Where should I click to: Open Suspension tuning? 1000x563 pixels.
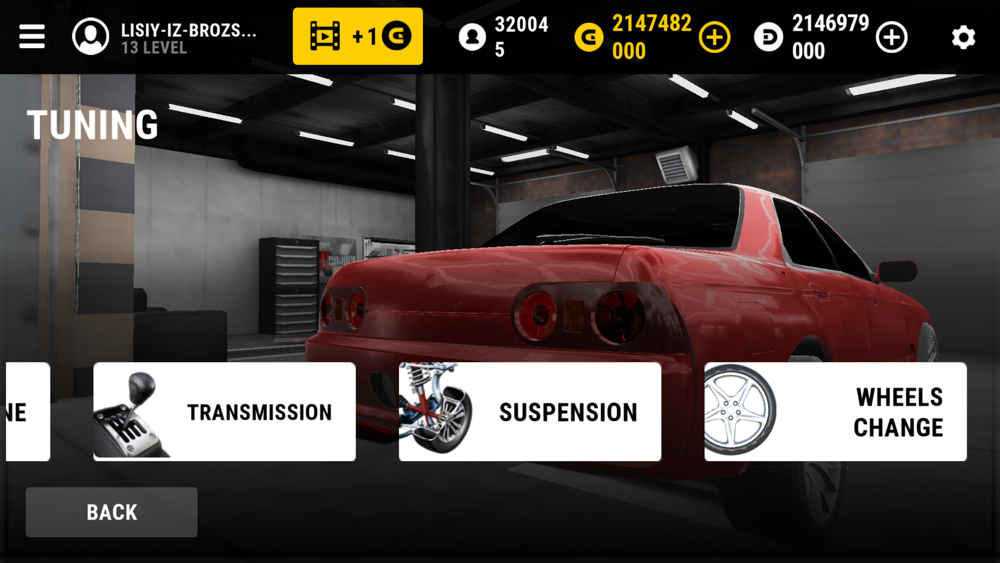coord(530,412)
